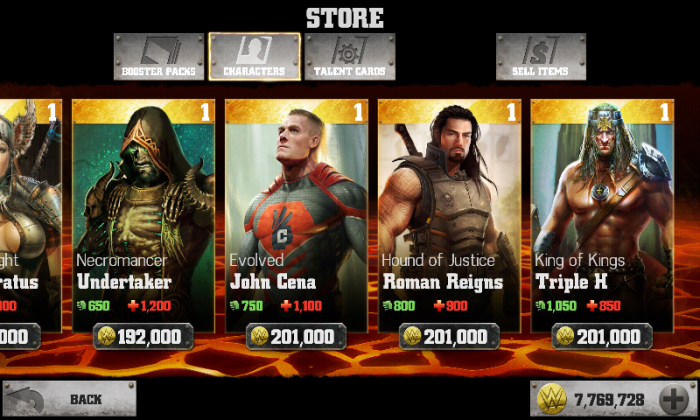Viewport: 700px width, 420px height.
Task: Buy Roman Reigns via the price button
Action: pos(449,337)
